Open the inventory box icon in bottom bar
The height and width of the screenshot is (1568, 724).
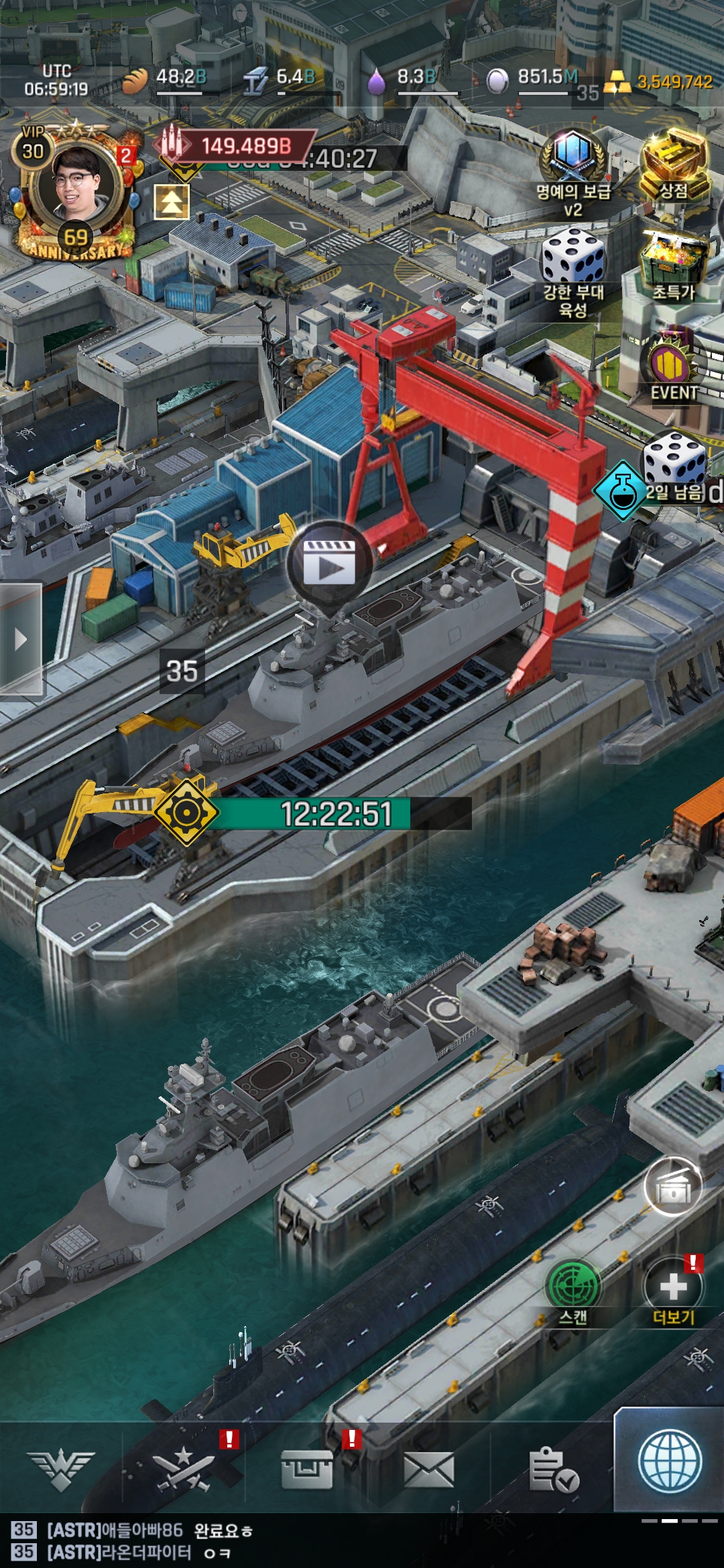307,1469
